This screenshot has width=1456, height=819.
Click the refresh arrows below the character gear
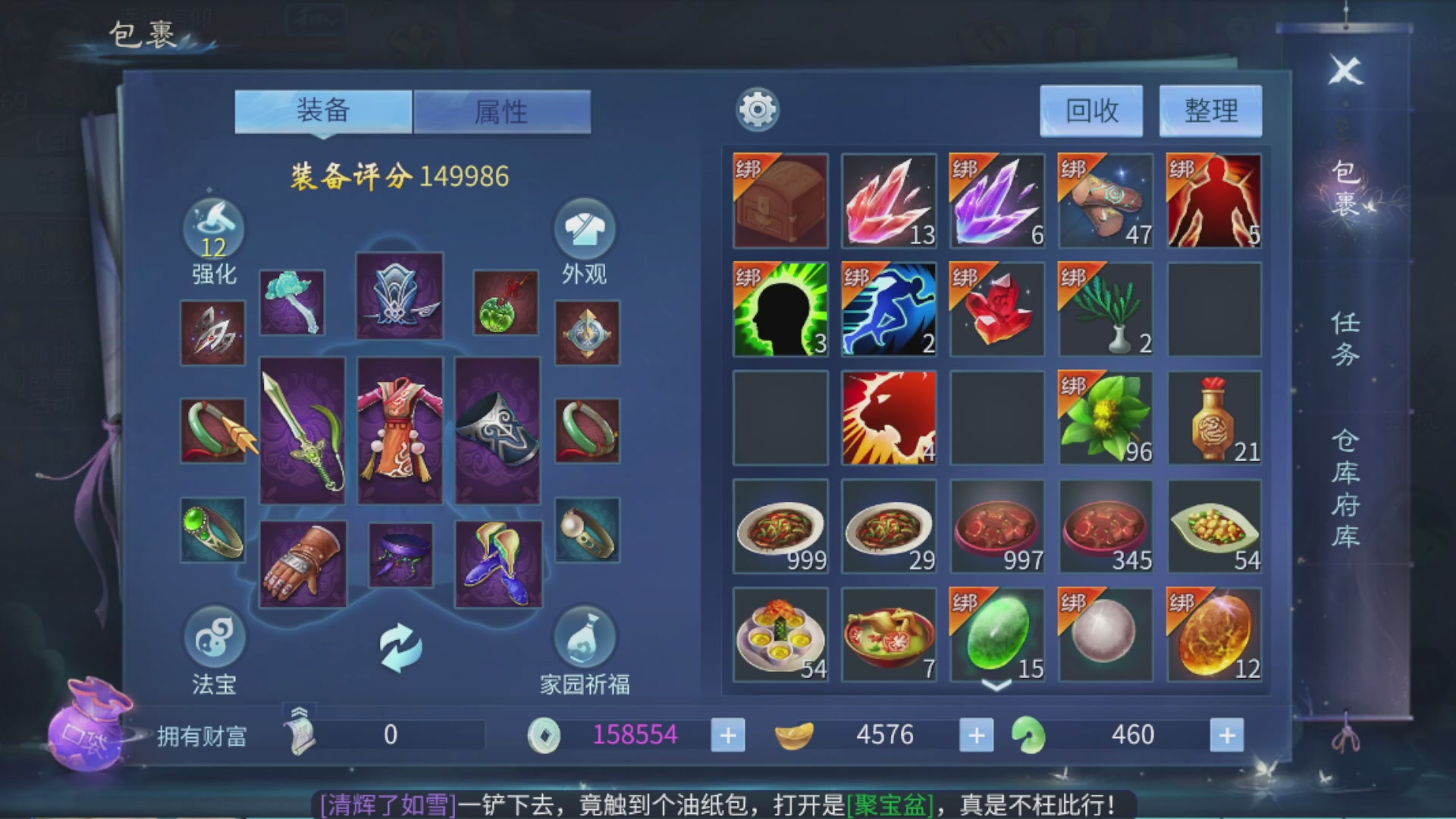pyautogui.click(x=402, y=648)
